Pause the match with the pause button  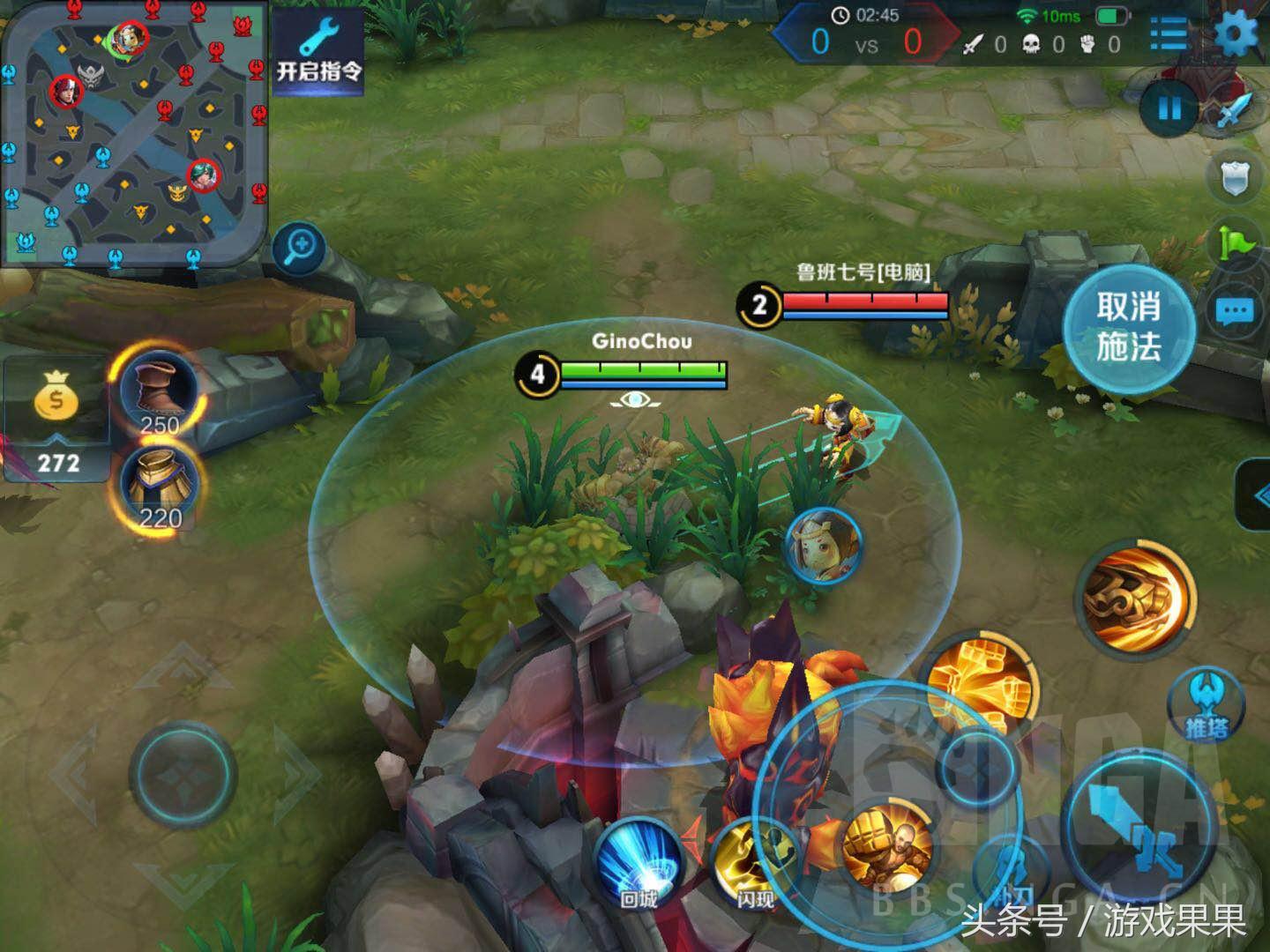coord(1169,108)
